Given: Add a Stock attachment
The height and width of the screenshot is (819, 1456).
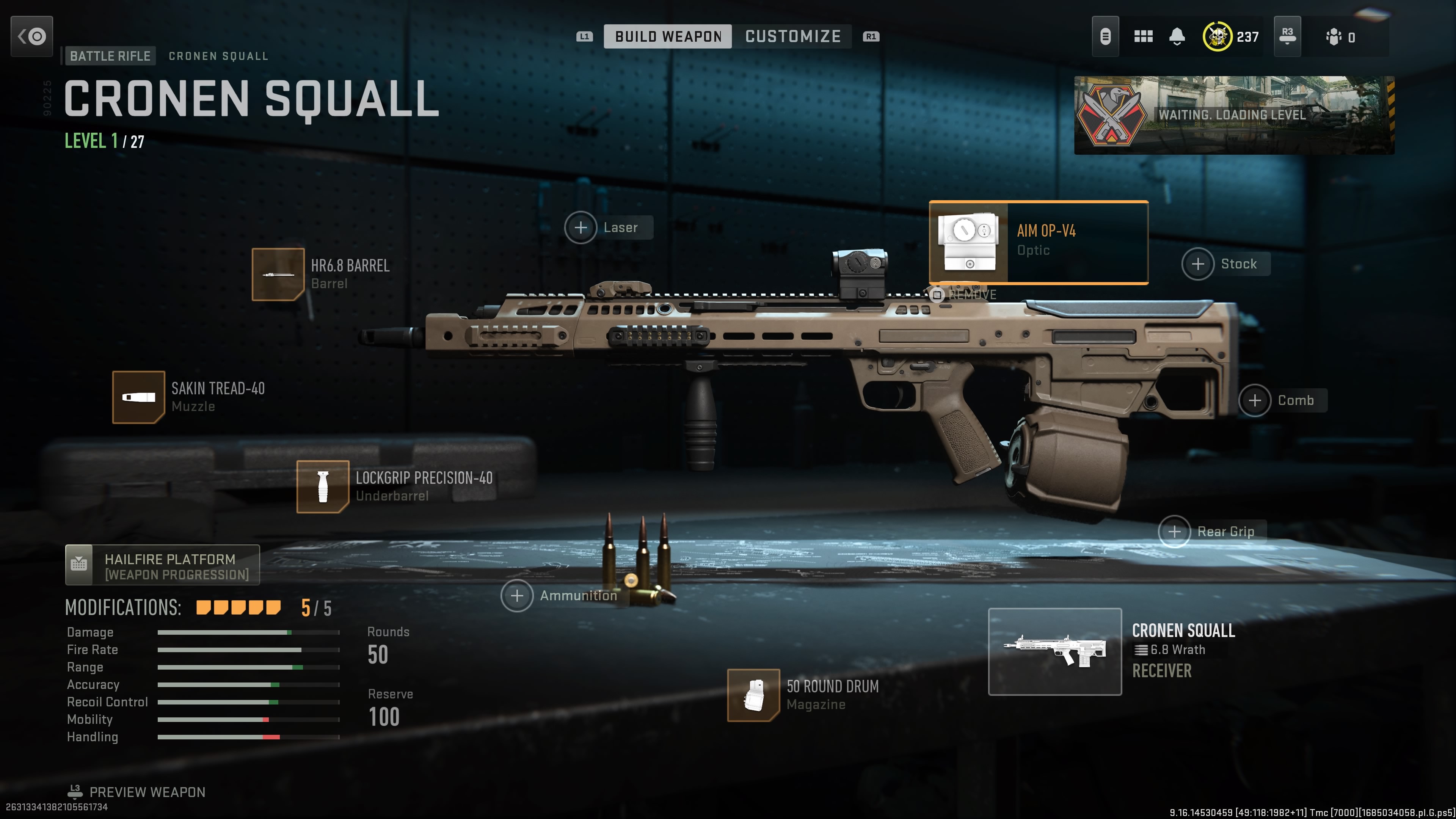Looking at the screenshot, I should (x=1199, y=264).
